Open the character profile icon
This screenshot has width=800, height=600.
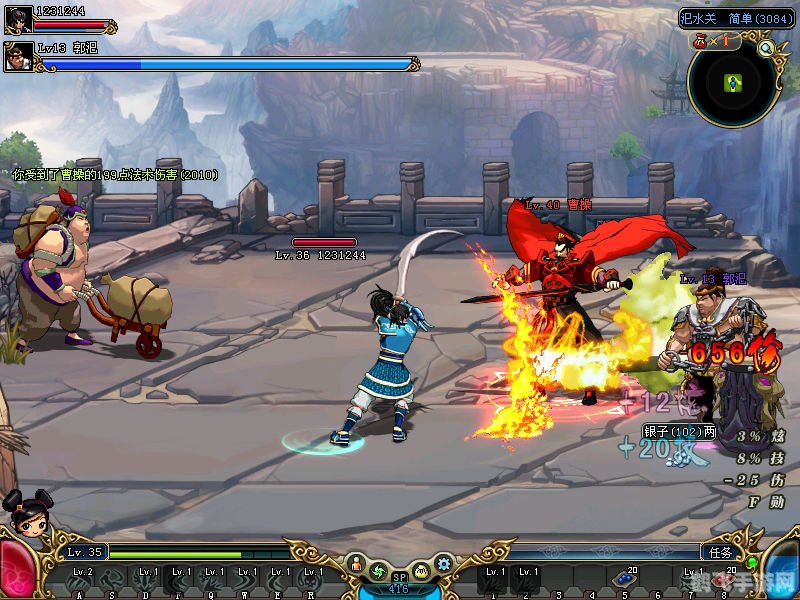click(x=355, y=566)
